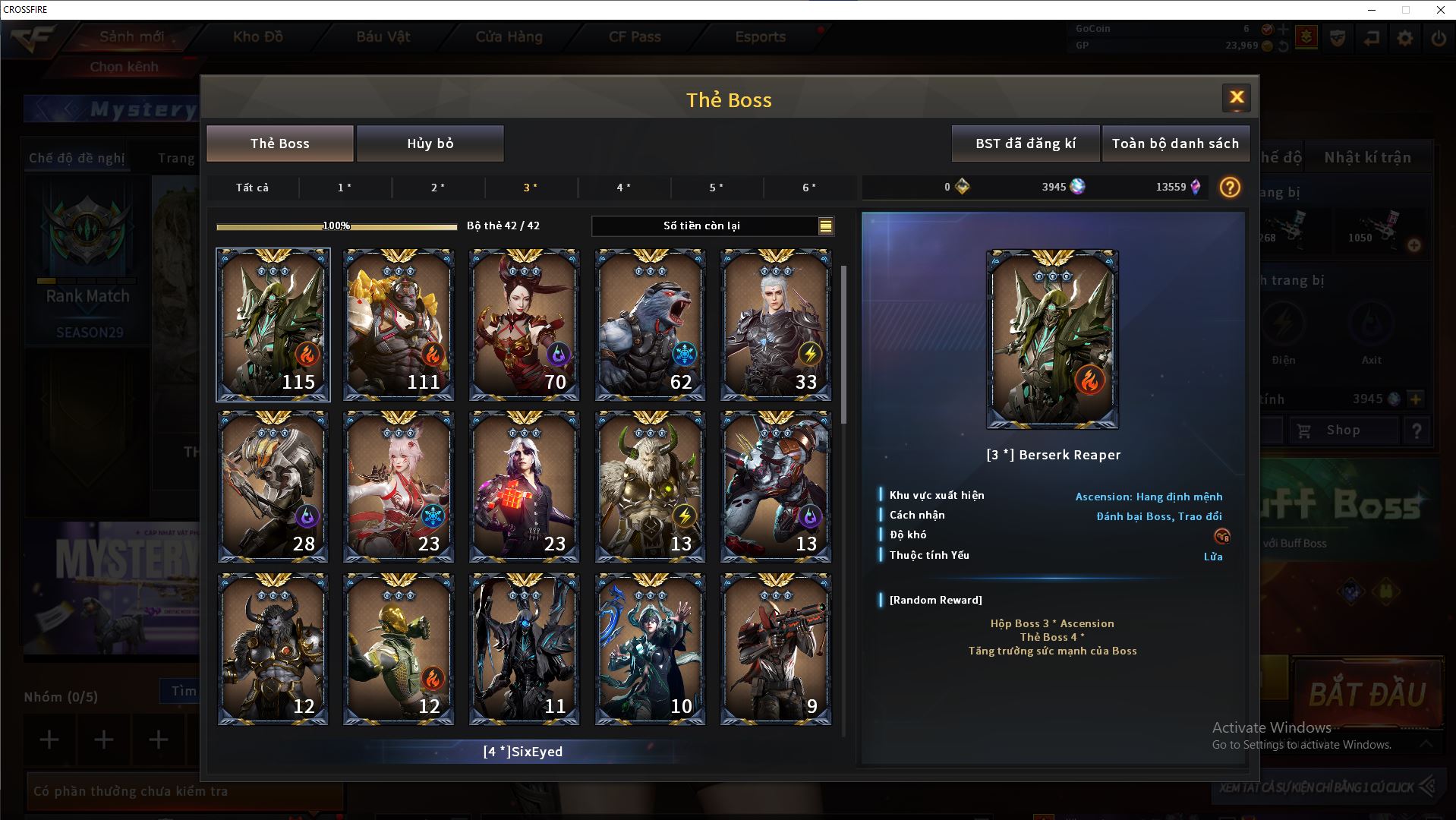Open the Số tiền còn lại dropdown
Viewport: 1456px width, 820px height.
[x=825, y=226]
